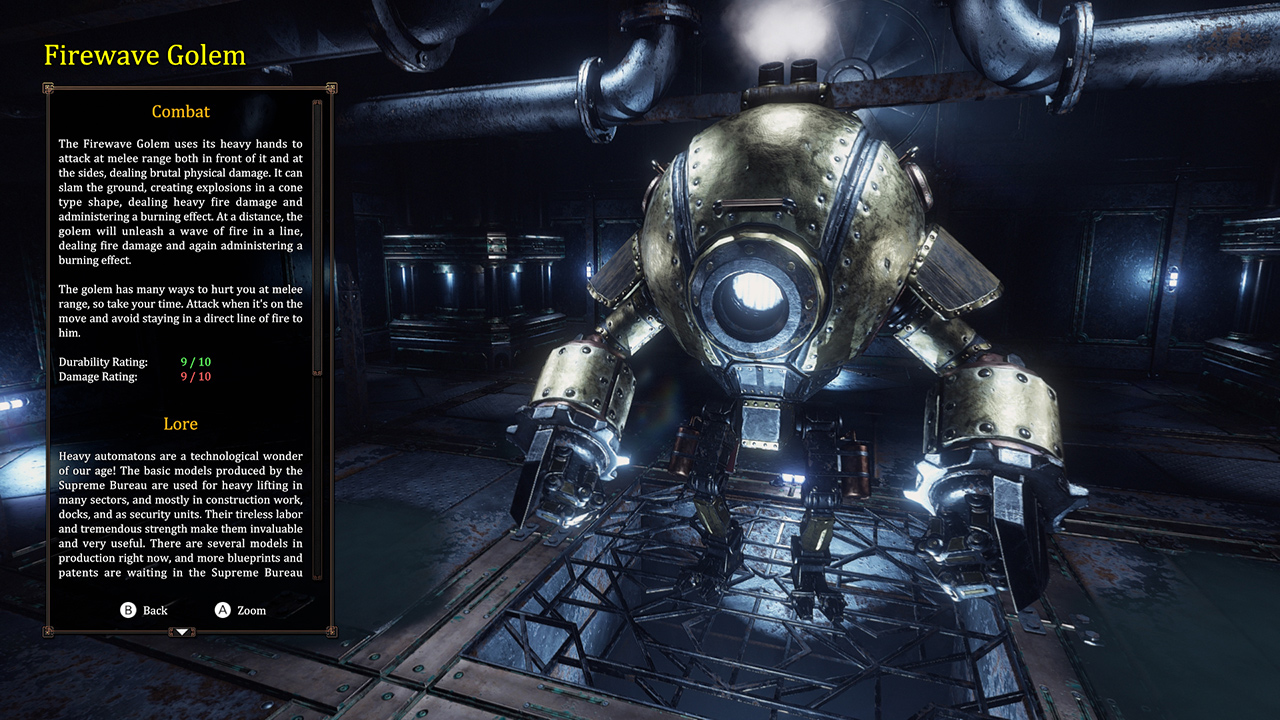Click the Firewave Golem title text

[144, 56]
